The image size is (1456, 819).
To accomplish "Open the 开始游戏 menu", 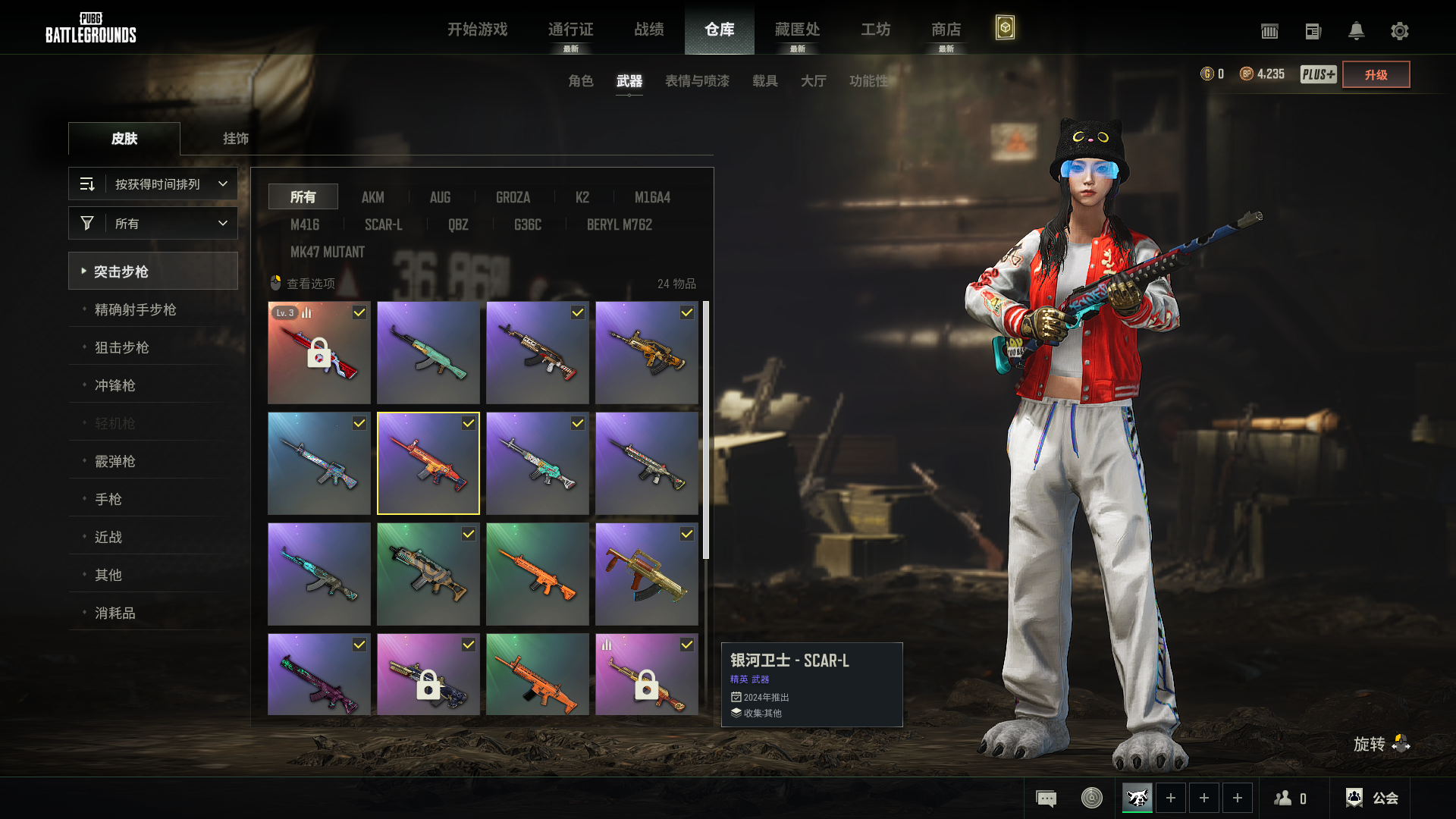I will [x=477, y=30].
